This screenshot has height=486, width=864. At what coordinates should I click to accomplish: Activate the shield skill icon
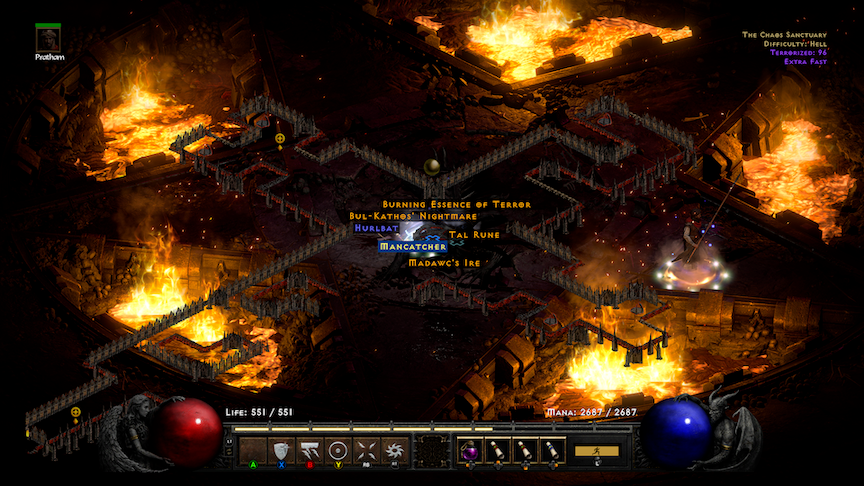point(281,451)
